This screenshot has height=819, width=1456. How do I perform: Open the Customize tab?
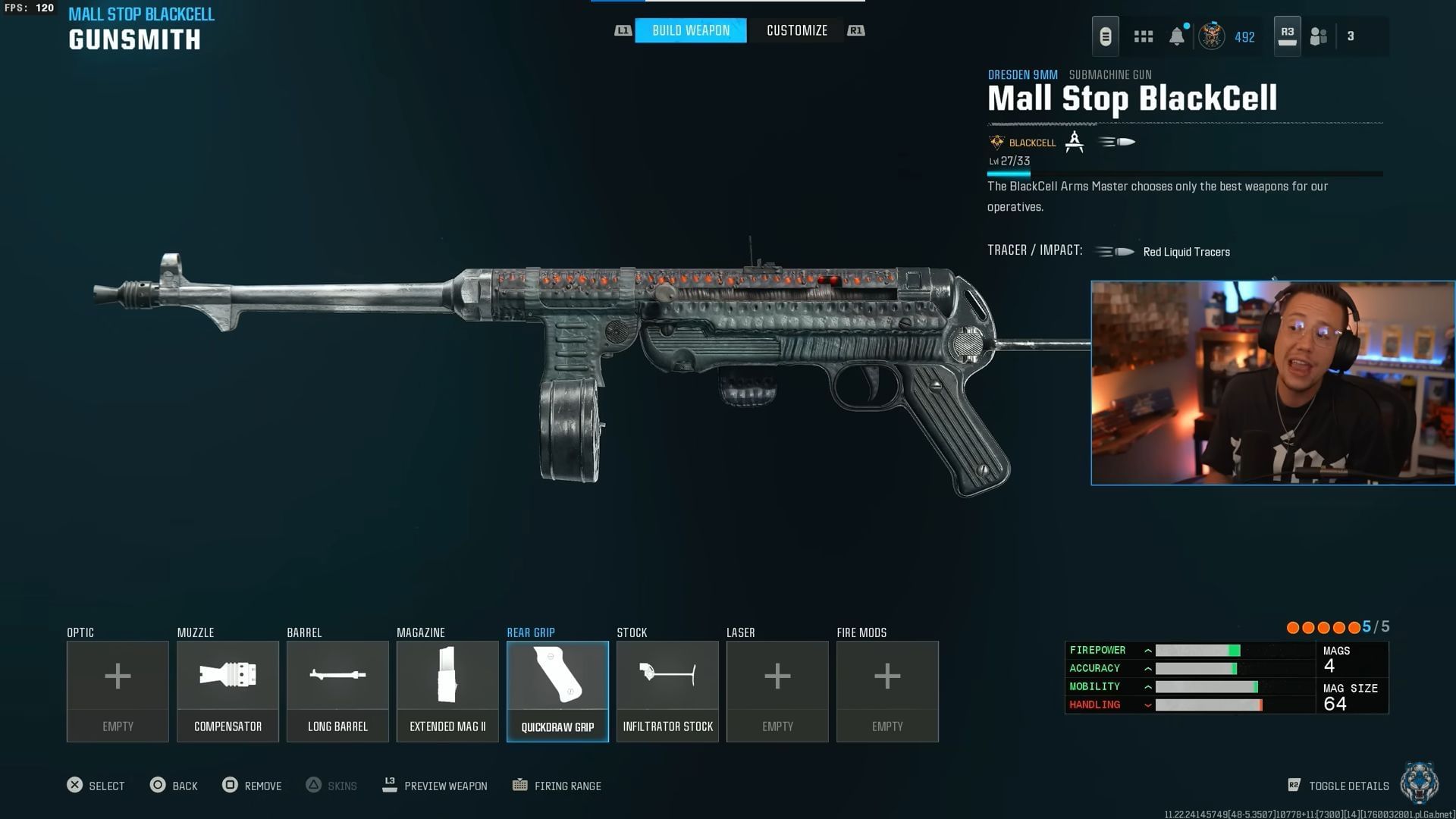pos(796,30)
